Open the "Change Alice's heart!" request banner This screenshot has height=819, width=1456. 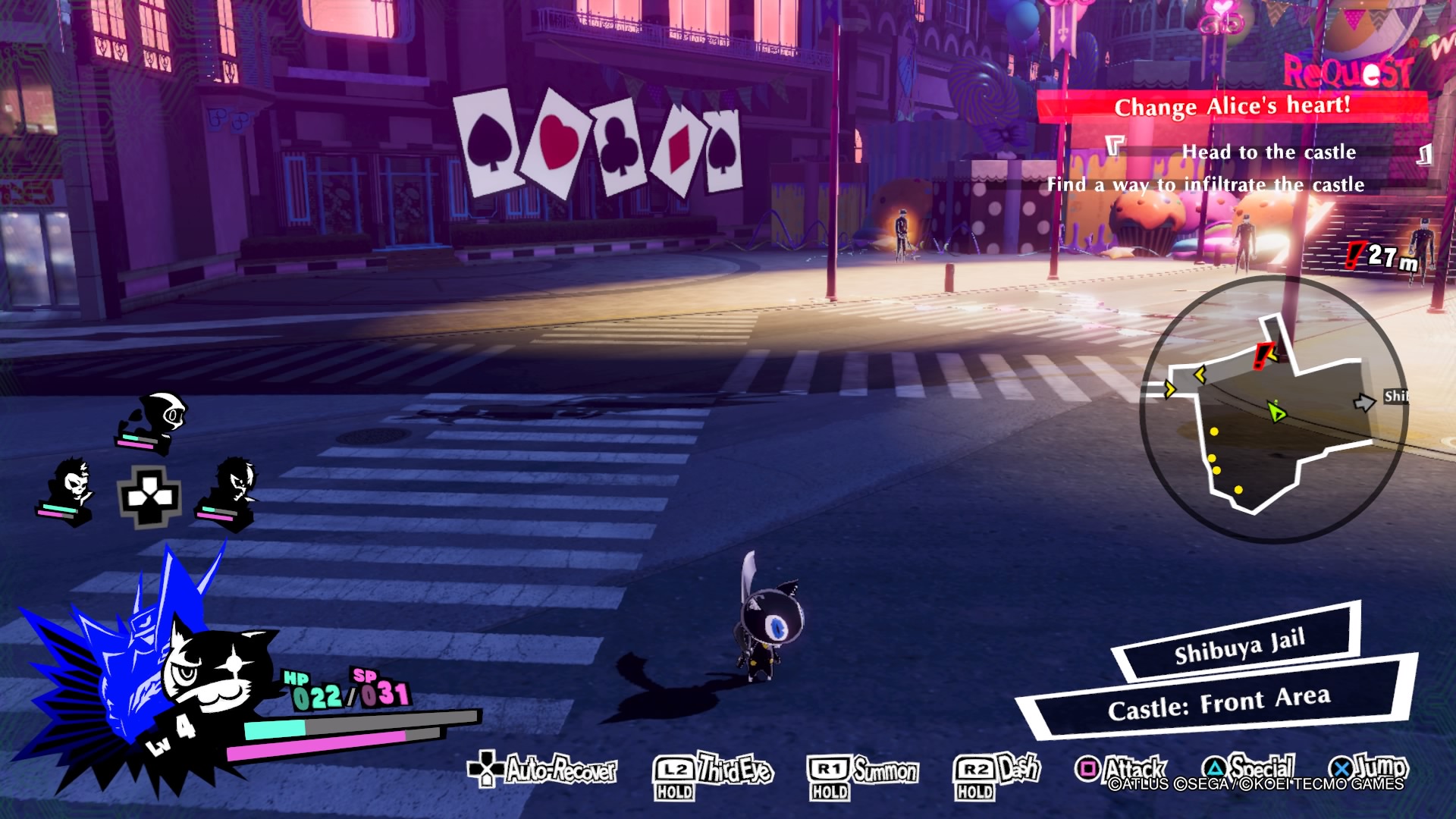[1232, 106]
